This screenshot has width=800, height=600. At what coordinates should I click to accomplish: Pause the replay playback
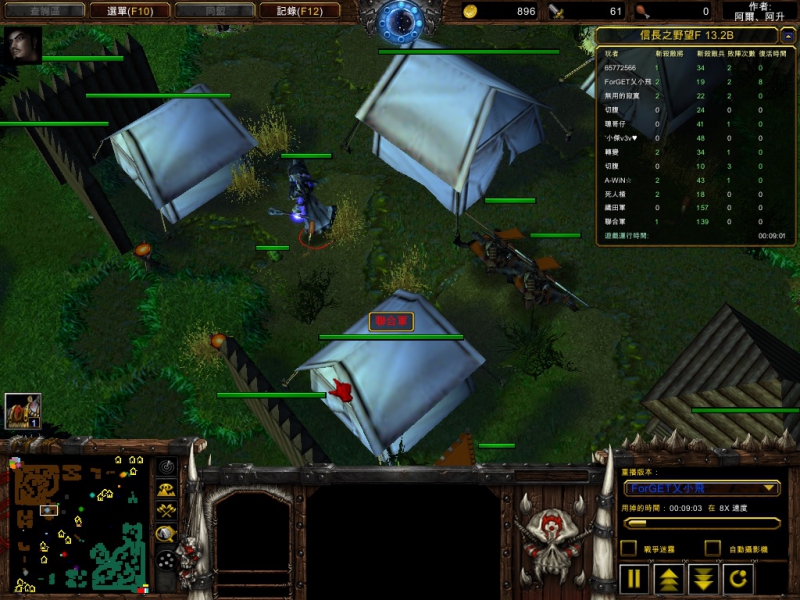pos(635,579)
